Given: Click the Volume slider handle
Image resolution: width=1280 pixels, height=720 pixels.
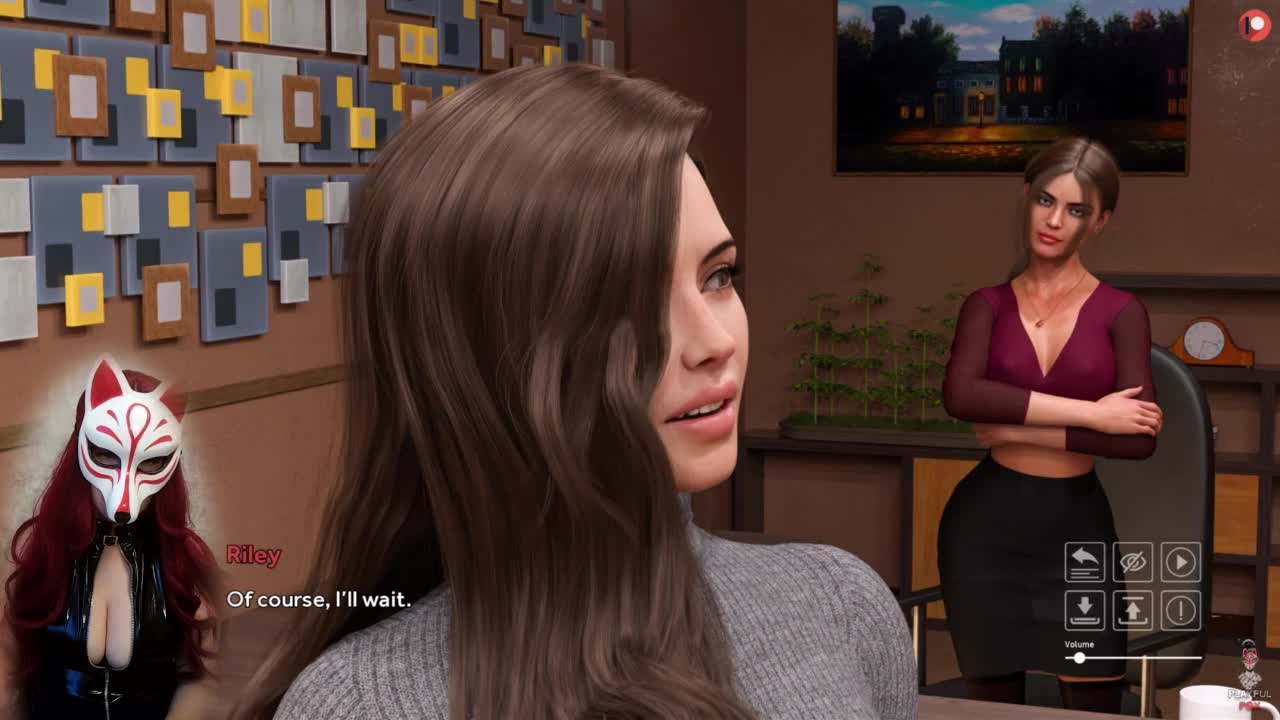Looking at the screenshot, I should coord(1079,658).
